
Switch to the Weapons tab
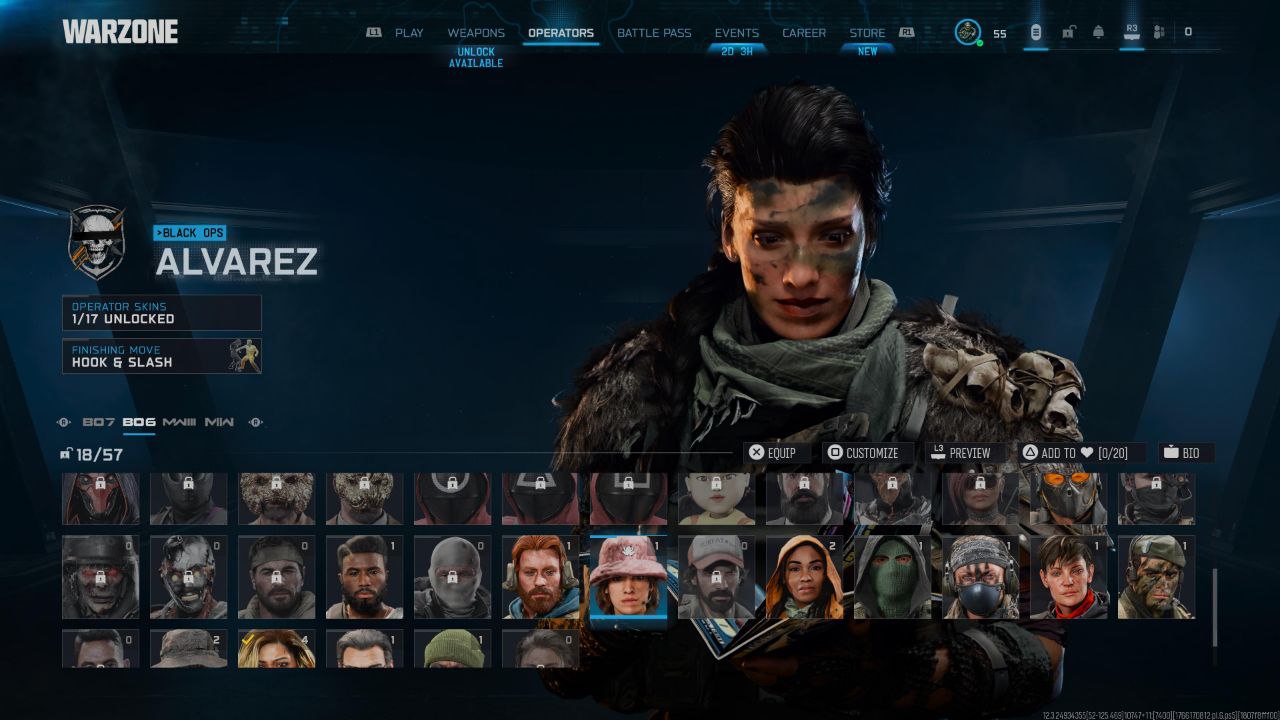pyautogui.click(x=476, y=33)
